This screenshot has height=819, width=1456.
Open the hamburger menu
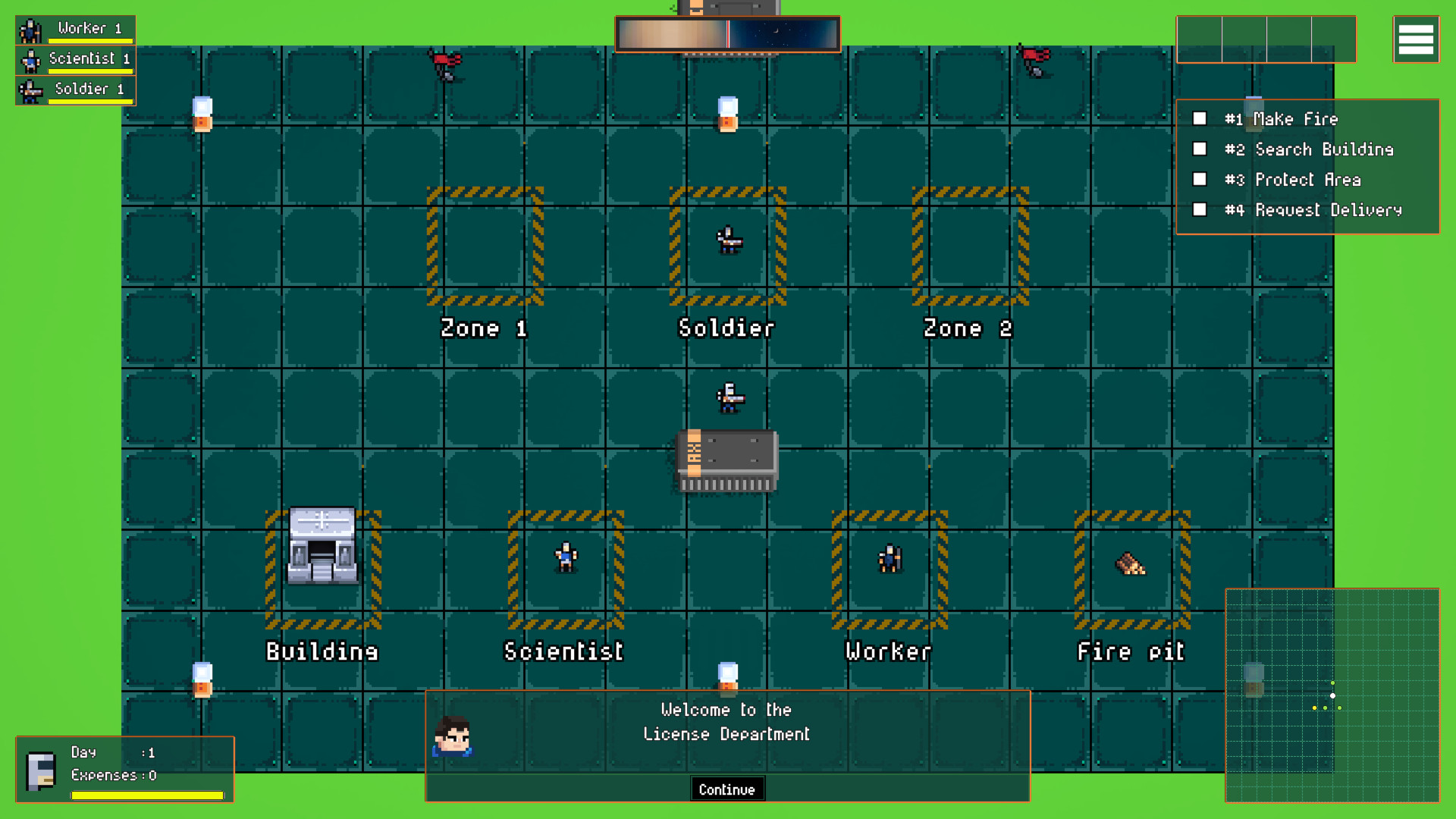1415,39
